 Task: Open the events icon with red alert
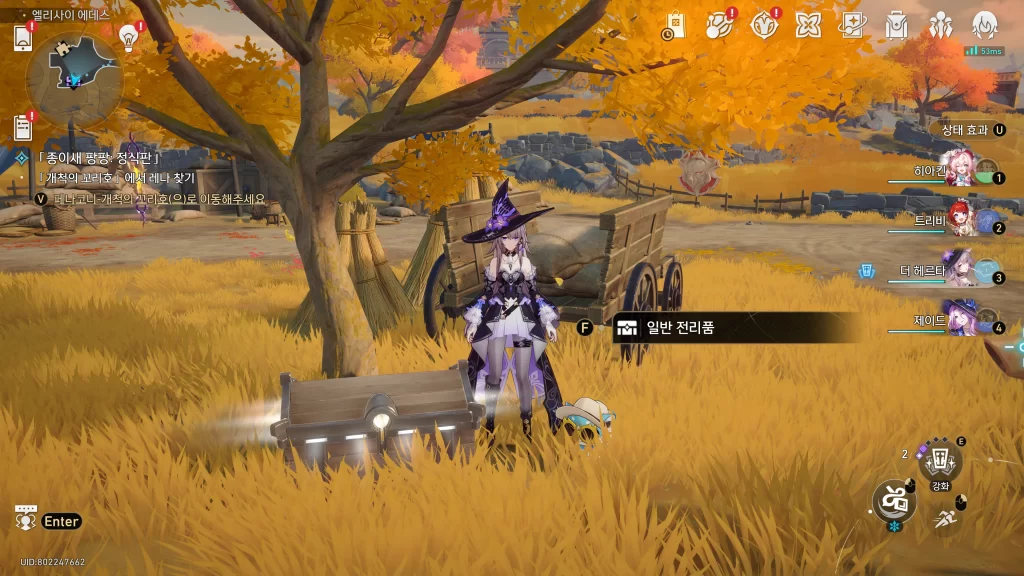(719, 25)
